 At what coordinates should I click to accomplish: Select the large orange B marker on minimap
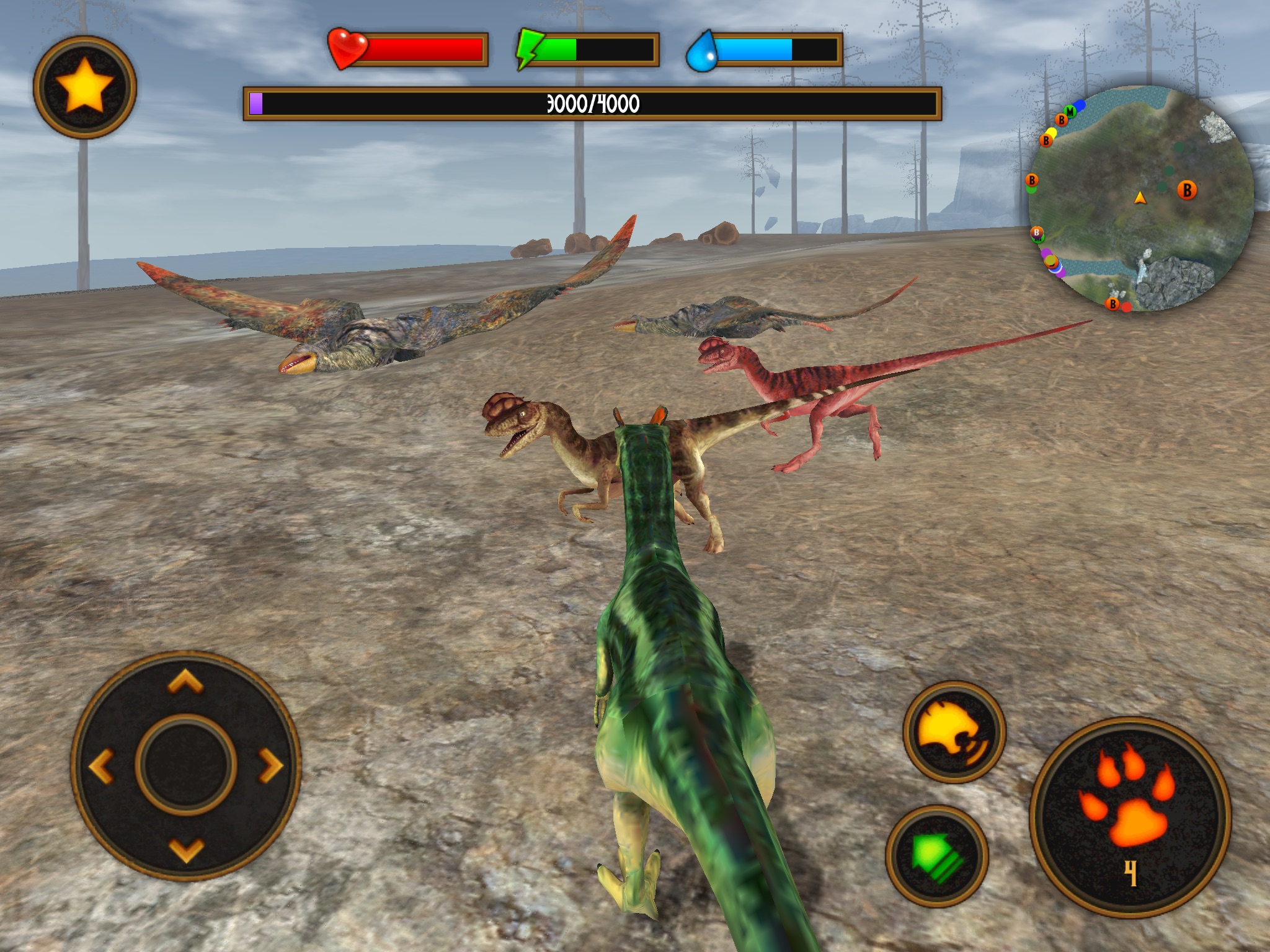[x=1187, y=190]
